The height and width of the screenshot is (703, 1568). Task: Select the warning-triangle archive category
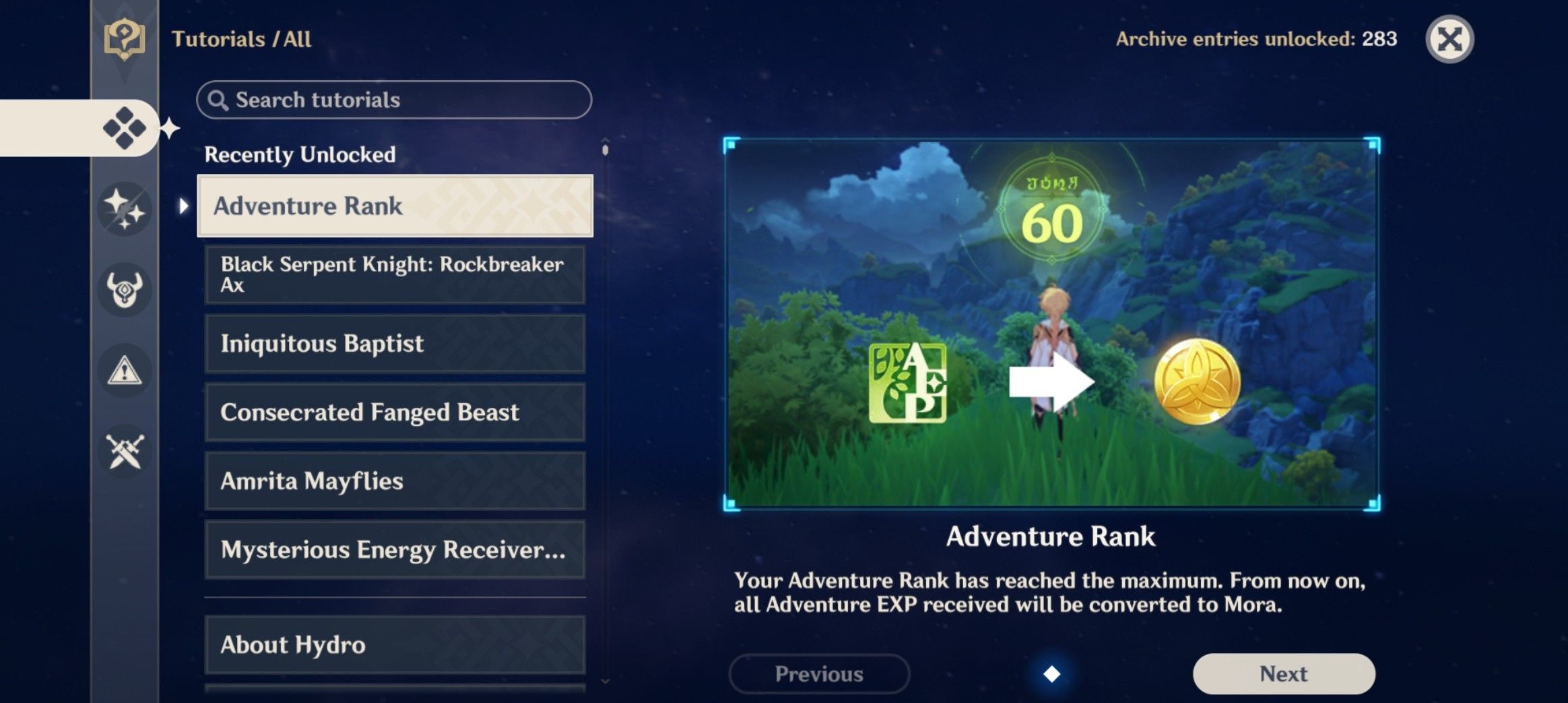pyautogui.click(x=125, y=371)
